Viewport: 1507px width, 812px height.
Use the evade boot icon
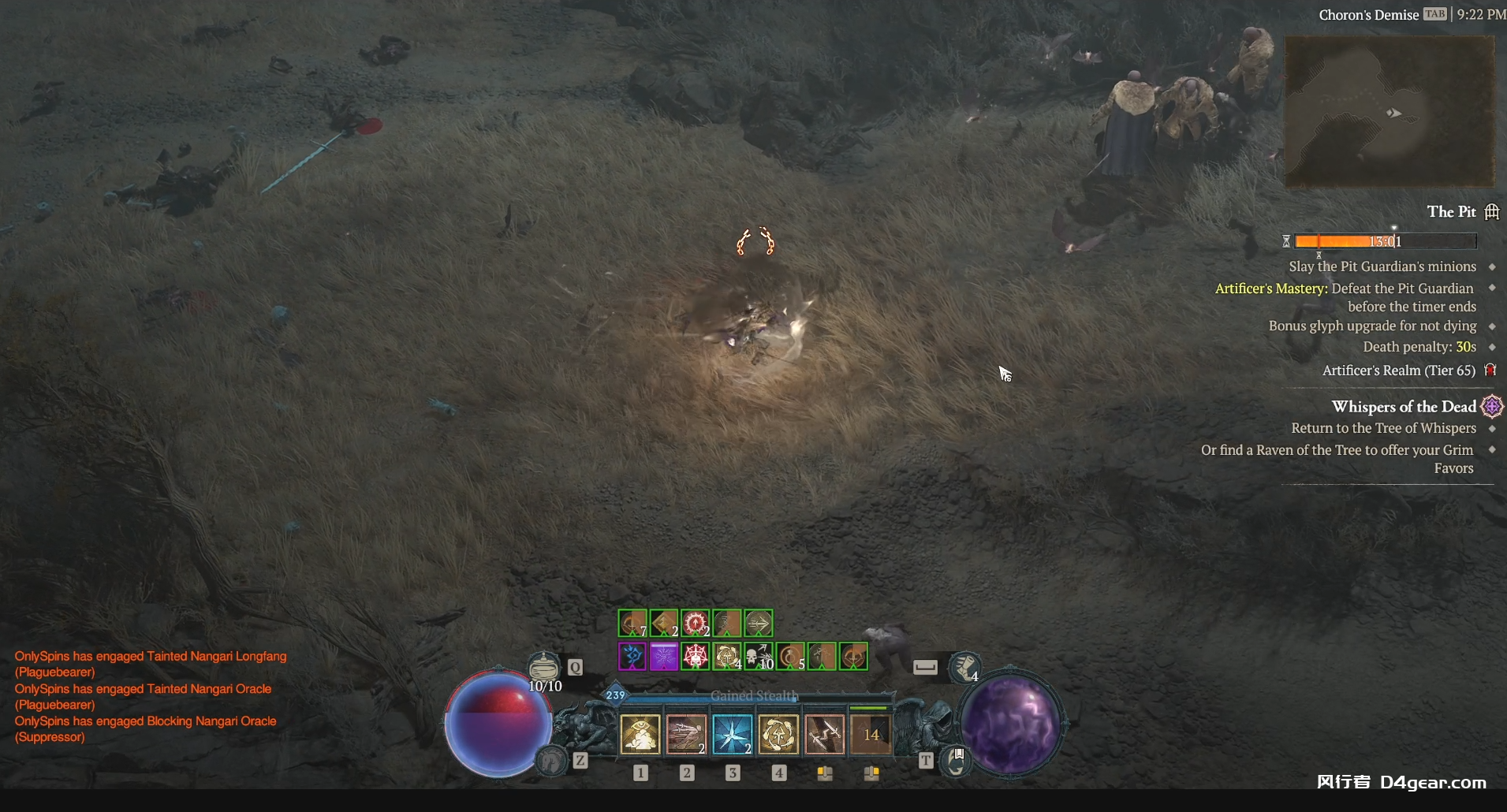click(x=964, y=668)
